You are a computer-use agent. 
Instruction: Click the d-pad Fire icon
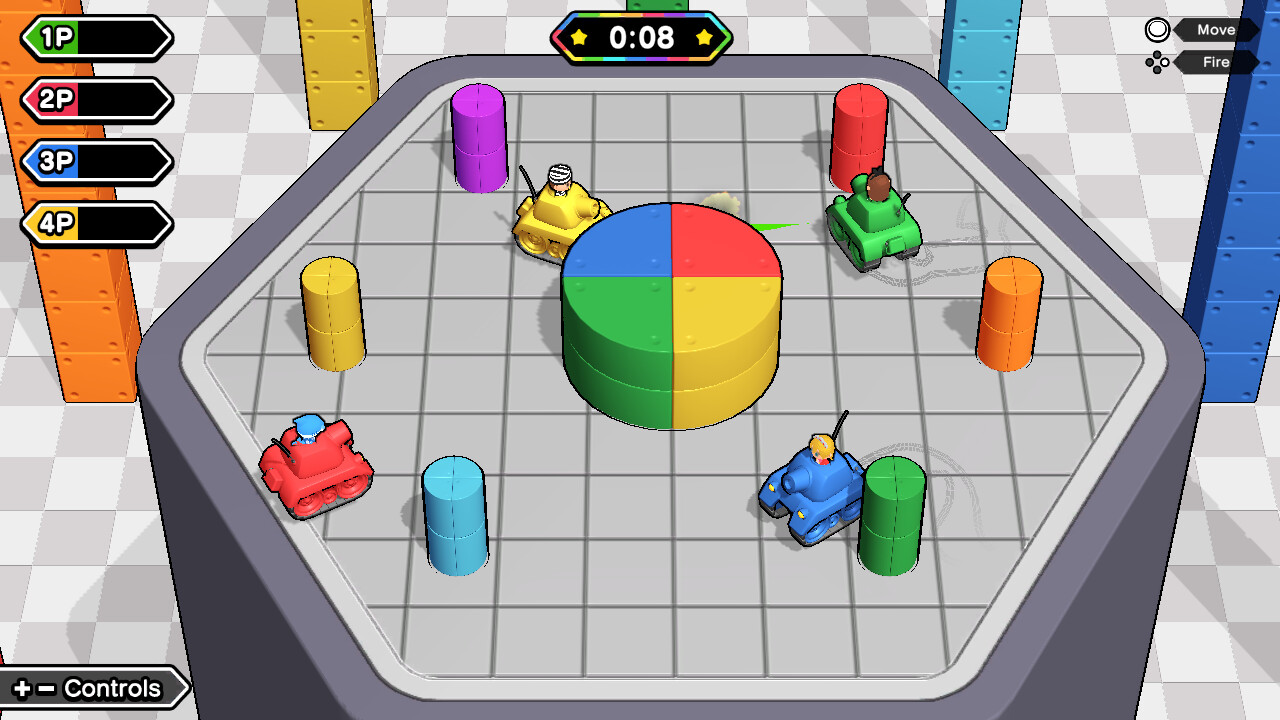pos(1158,62)
